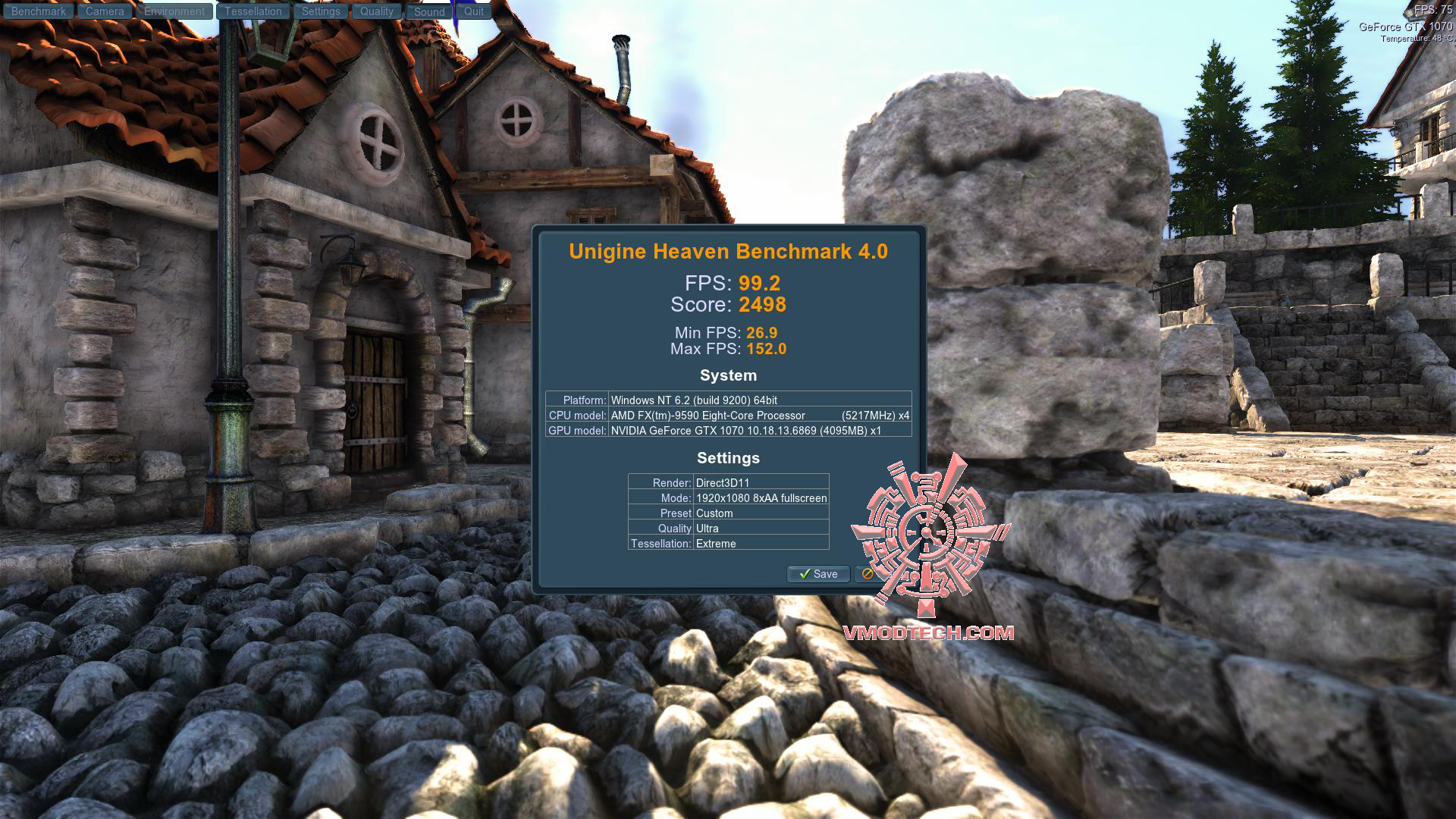1456x819 pixels.
Task: Open the Environment options
Action: (174, 11)
